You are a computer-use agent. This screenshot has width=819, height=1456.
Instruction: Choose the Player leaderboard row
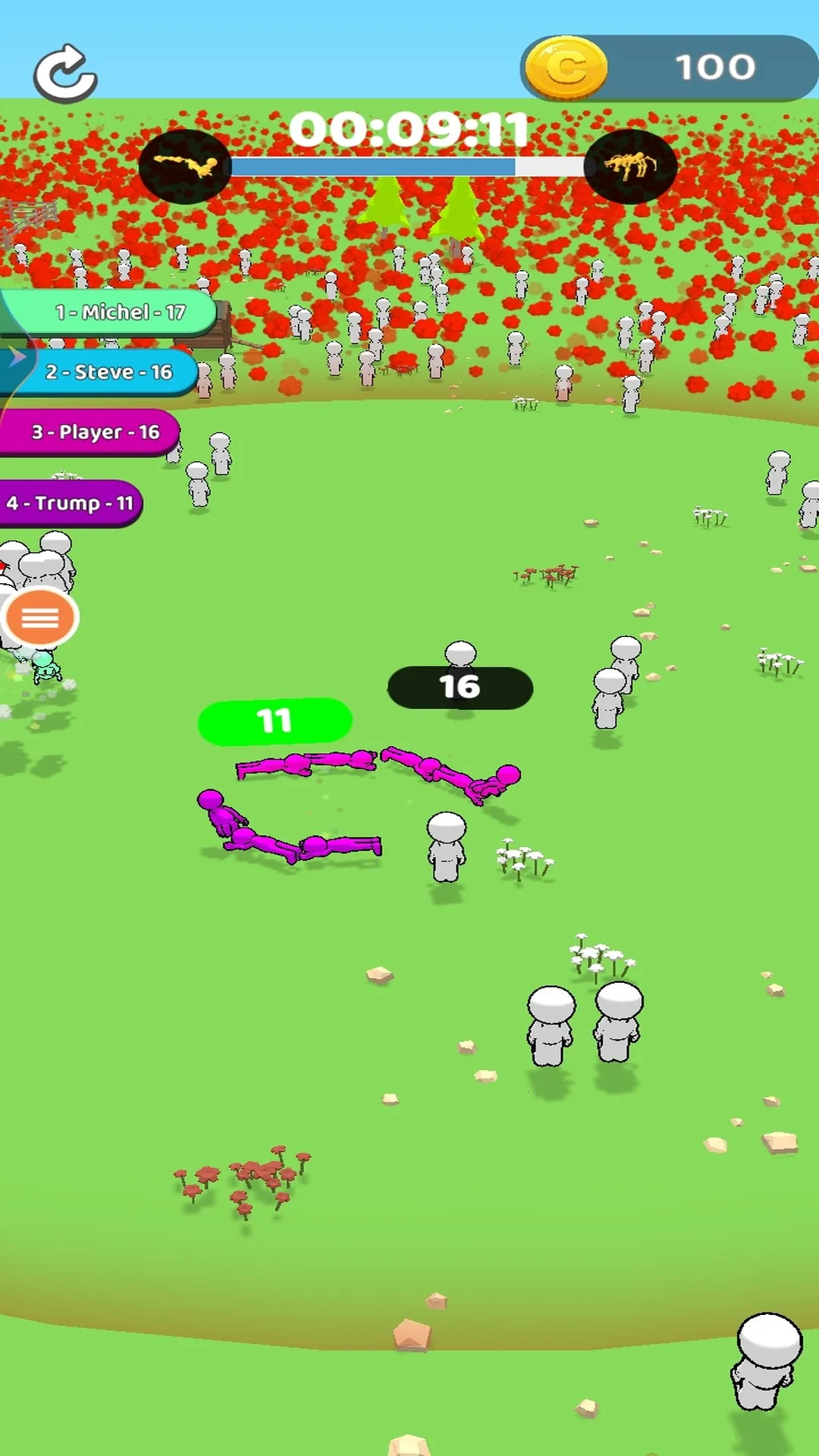coord(91,432)
